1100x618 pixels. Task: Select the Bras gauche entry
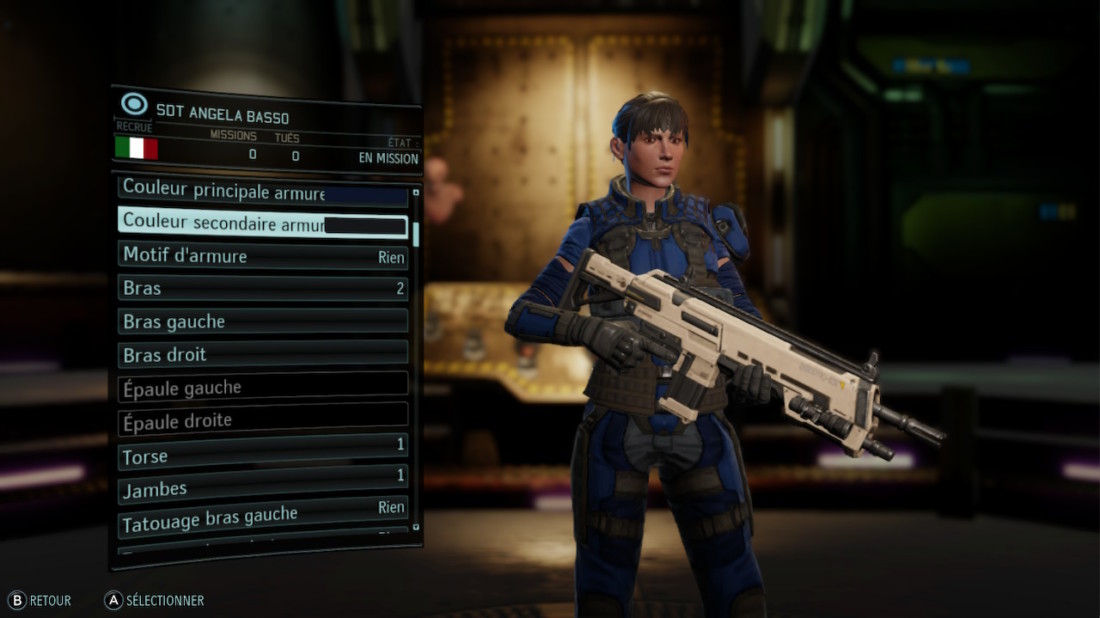coord(262,321)
